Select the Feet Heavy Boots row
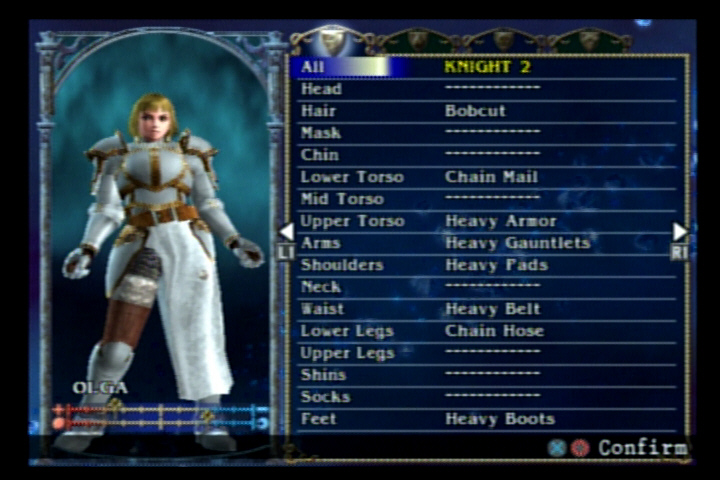 [488, 419]
